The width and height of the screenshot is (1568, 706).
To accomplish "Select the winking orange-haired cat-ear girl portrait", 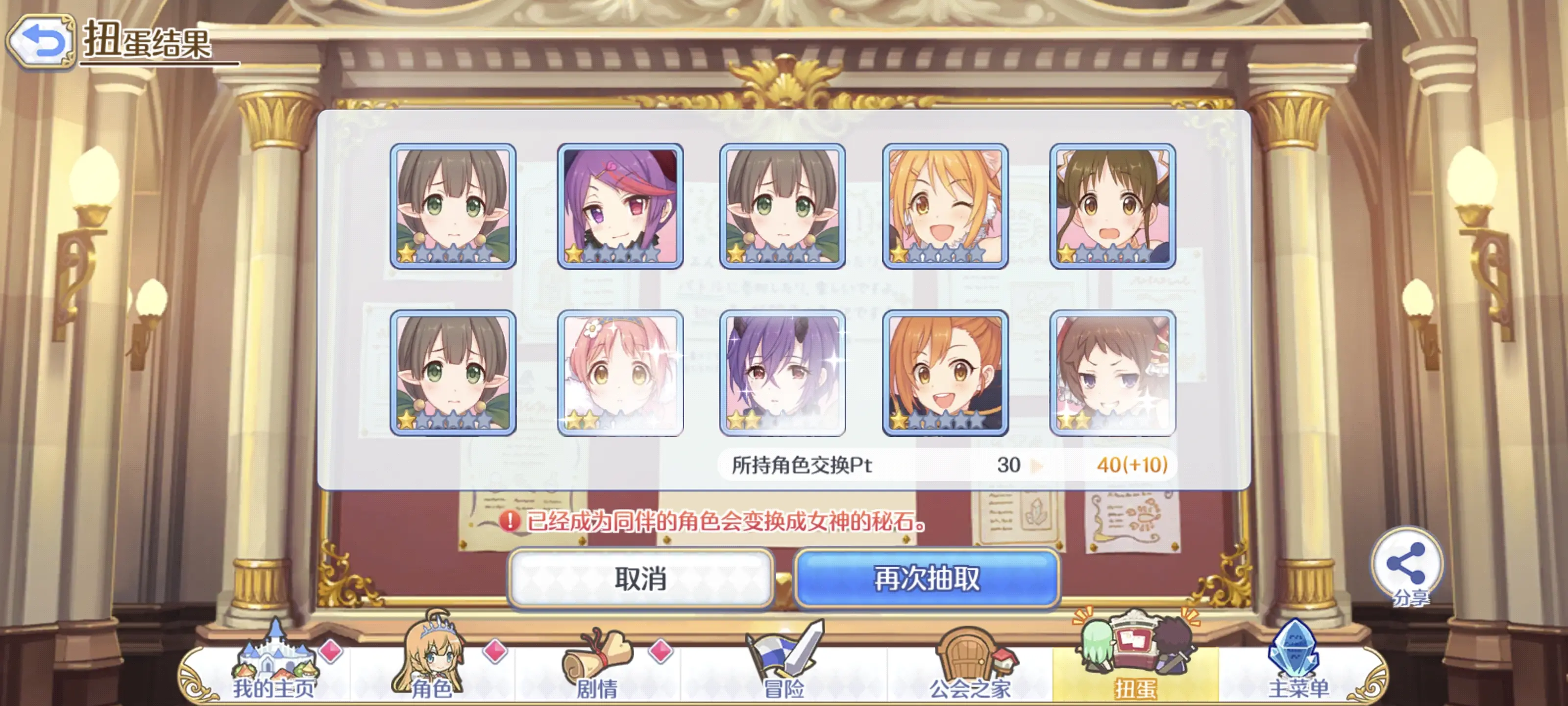I will point(945,206).
